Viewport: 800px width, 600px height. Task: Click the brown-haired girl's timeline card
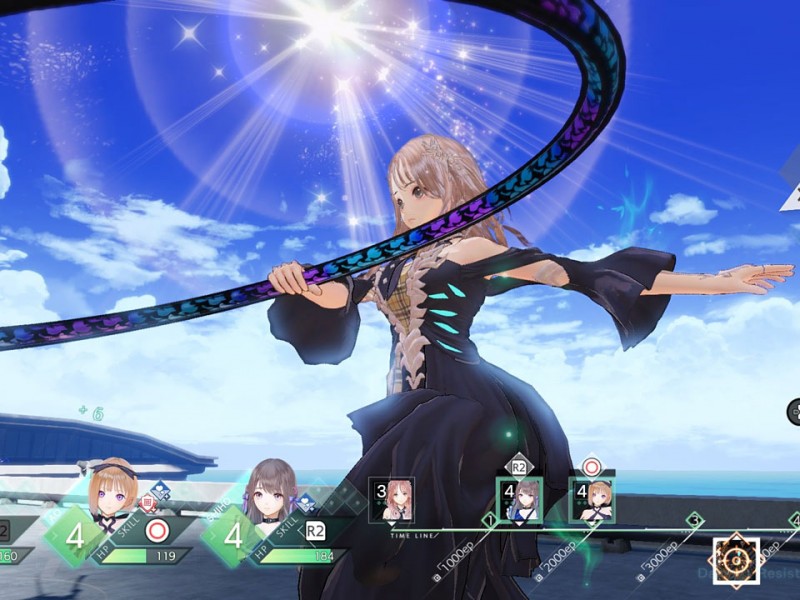pos(520,498)
